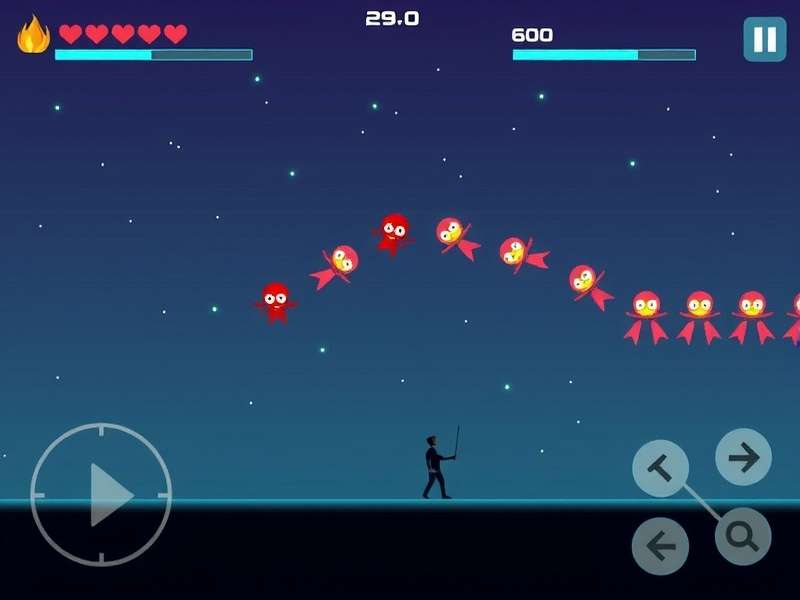The width and height of the screenshot is (800, 600).
Task: Pause the game with the pause button
Action: click(764, 39)
